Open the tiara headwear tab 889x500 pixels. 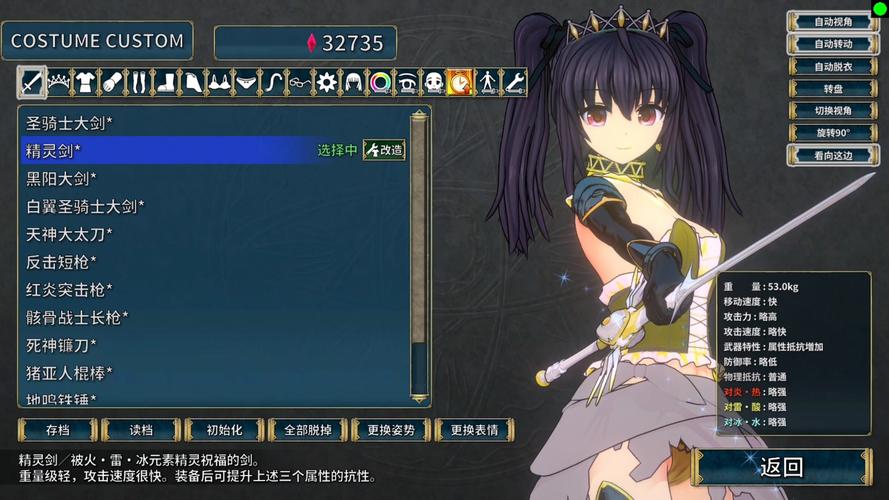(x=59, y=81)
